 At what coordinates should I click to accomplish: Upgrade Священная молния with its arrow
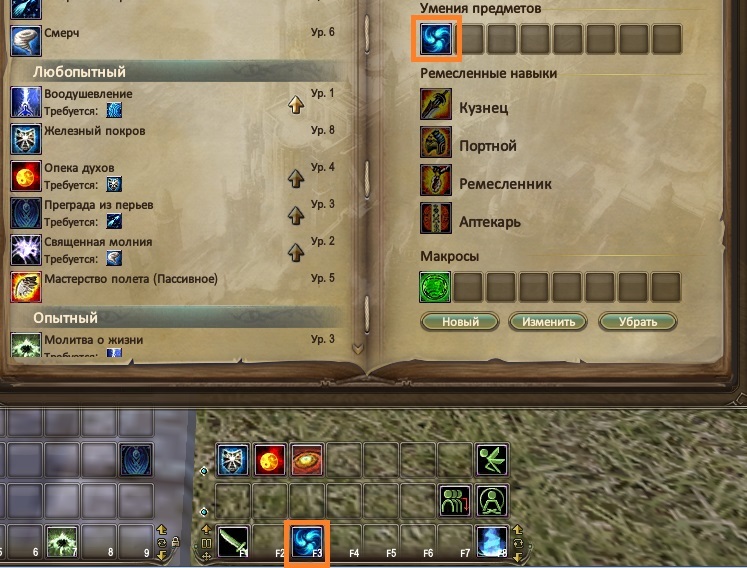point(296,250)
